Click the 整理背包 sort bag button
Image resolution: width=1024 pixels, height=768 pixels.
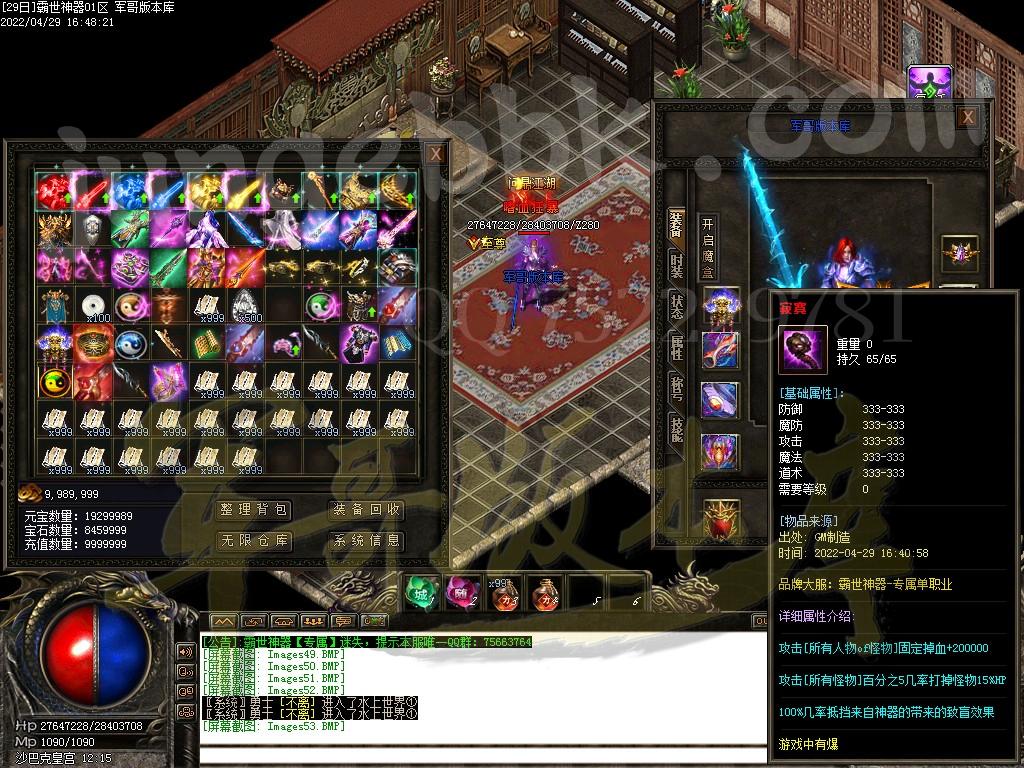tap(254, 511)
